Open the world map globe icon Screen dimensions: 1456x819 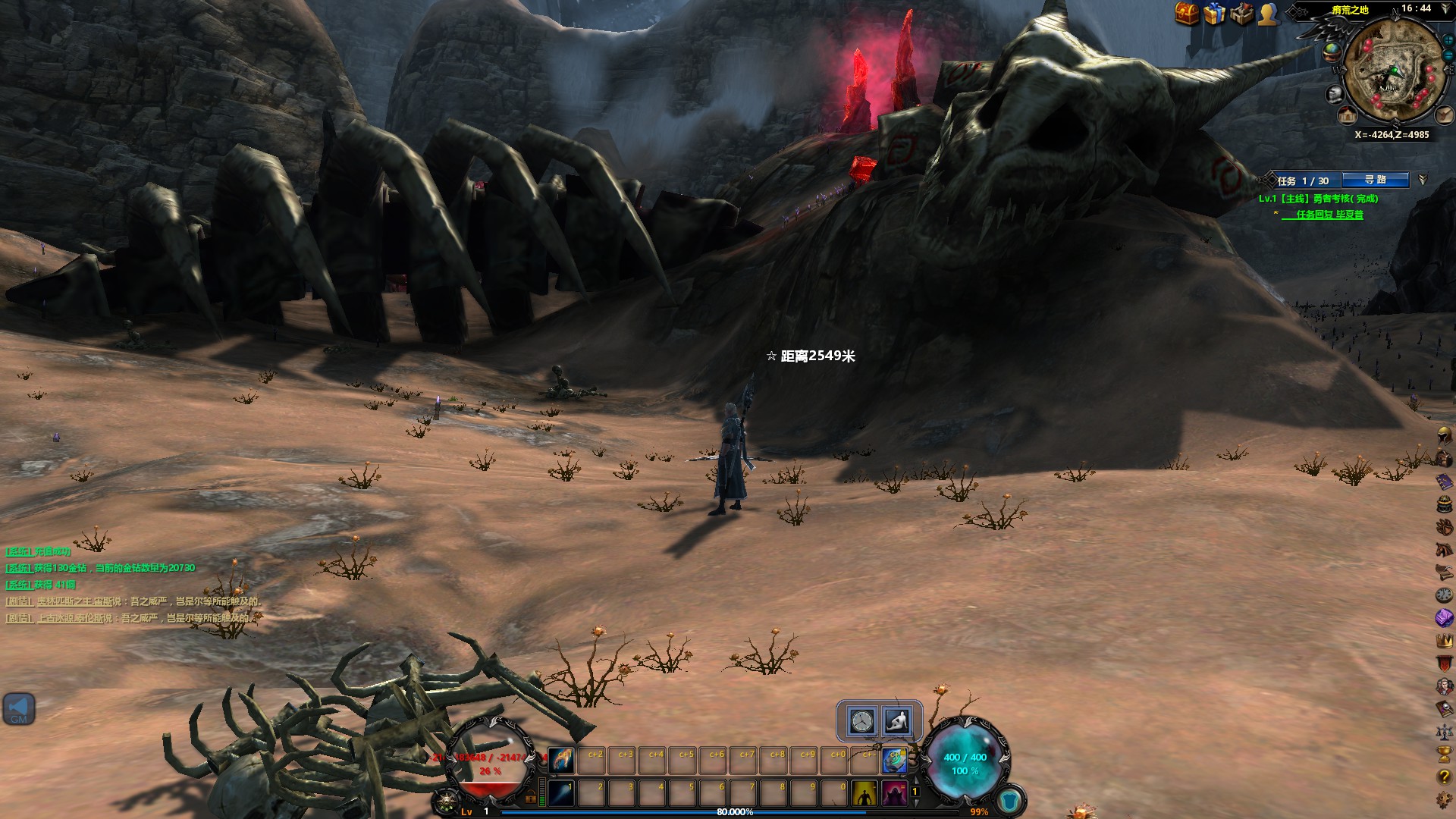[1332, 52]
